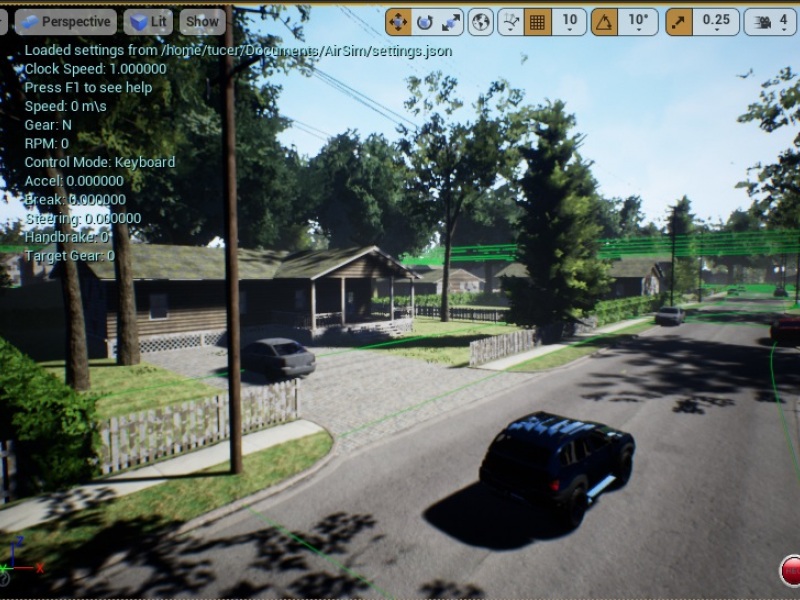Open the camera speed setting
The height and width of the screenshot is (600, 800).
[x=771, y=21]
